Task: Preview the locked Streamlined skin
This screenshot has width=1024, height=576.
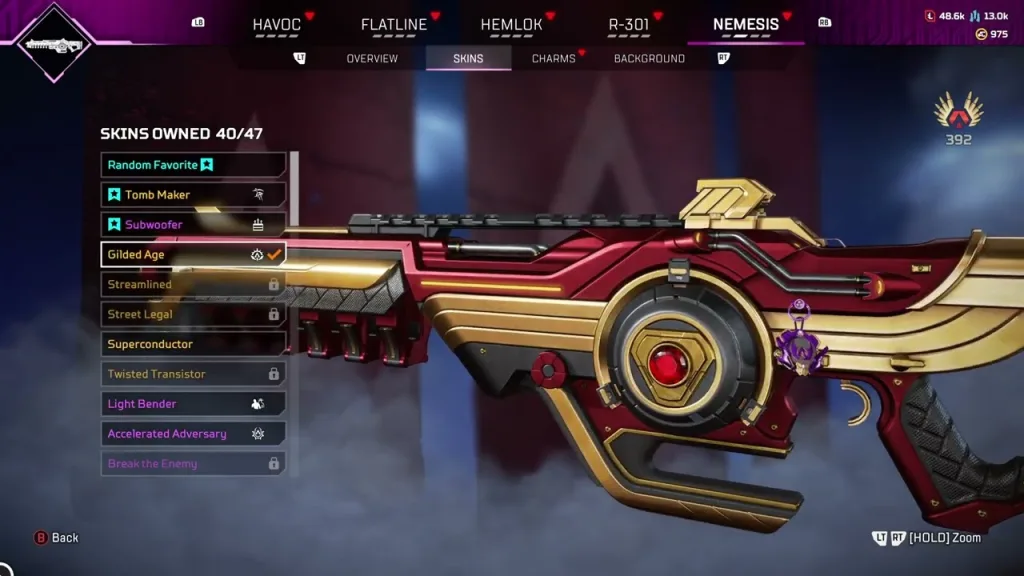Action: click(x=193, y=285)
